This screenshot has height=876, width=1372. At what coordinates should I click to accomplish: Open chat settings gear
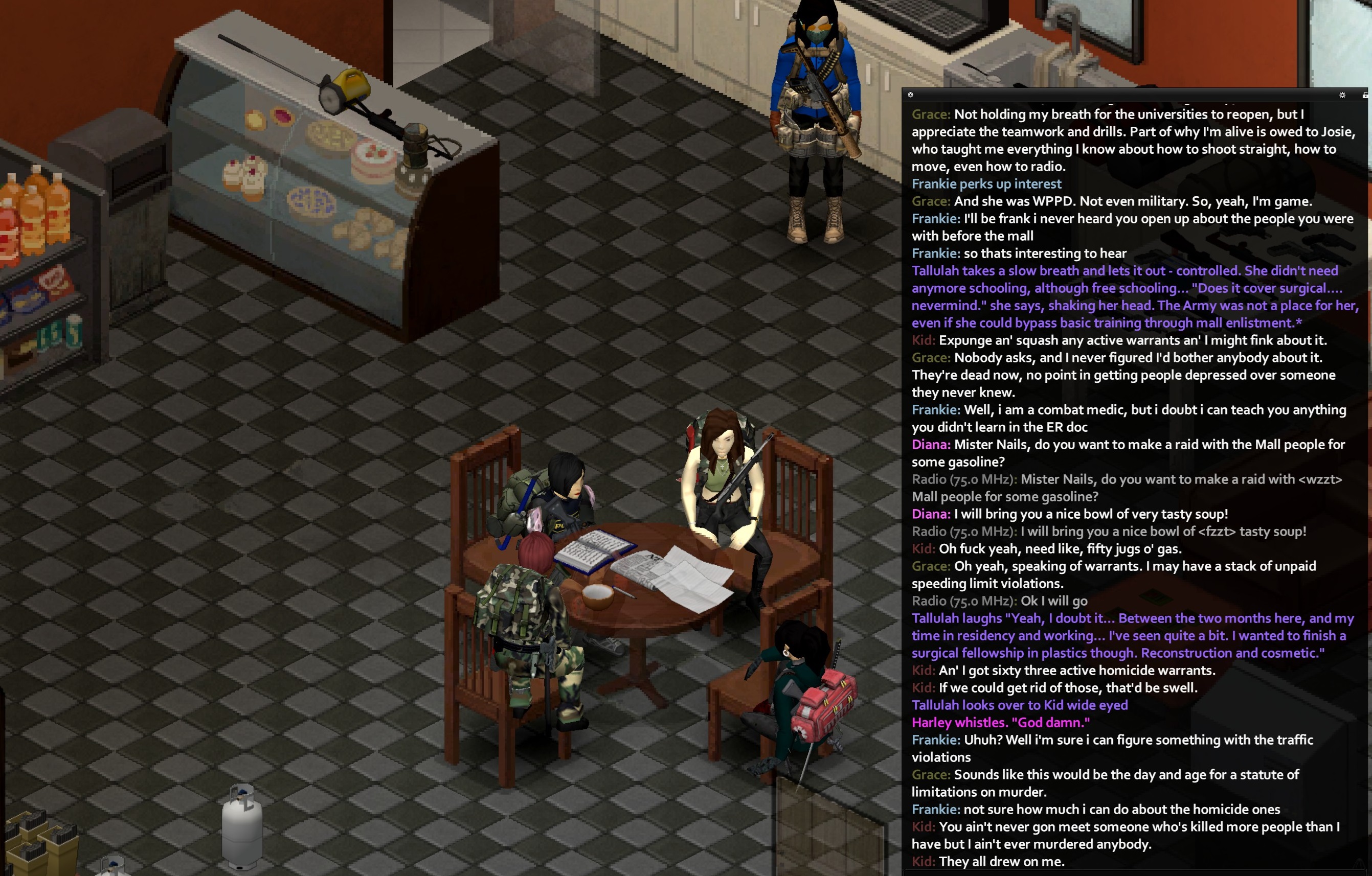point(1342,95)
